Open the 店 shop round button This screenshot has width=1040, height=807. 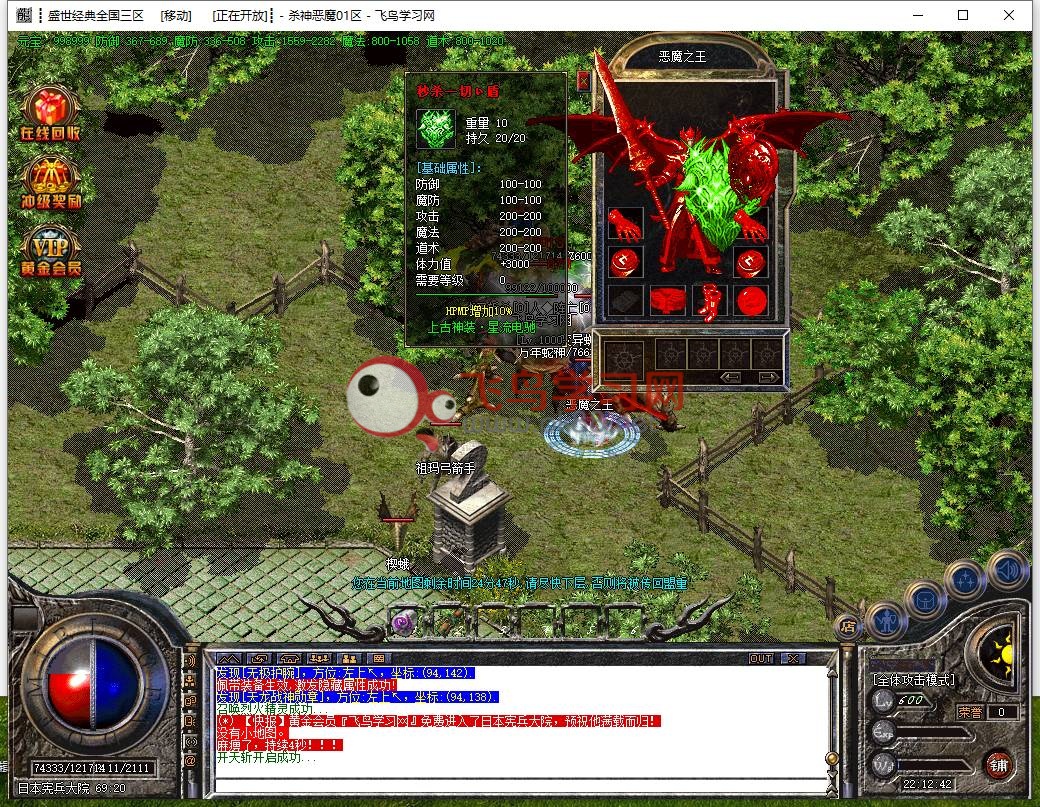point(847,628)
